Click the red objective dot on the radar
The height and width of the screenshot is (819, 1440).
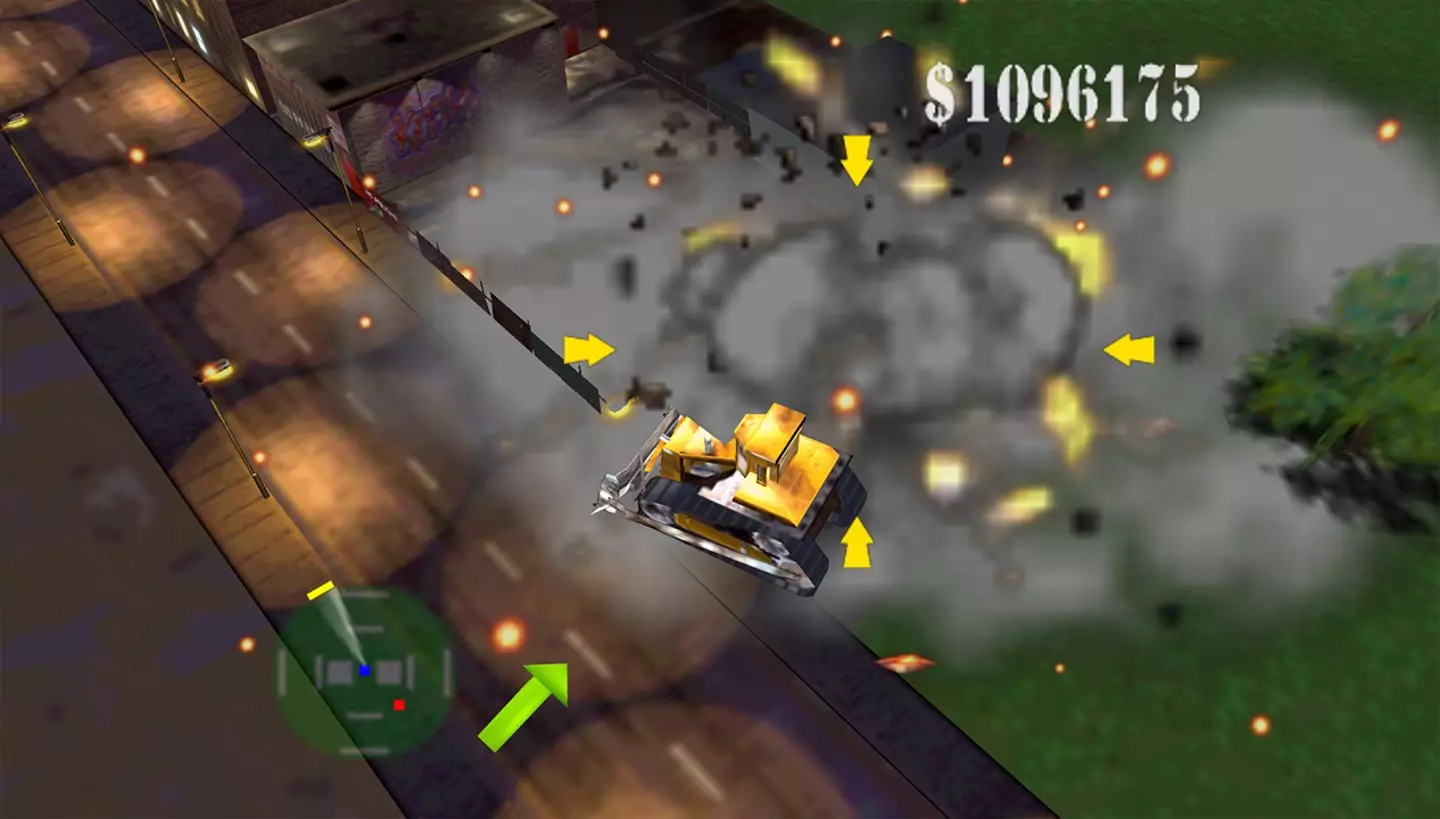pyautogui.click(x=399, y=705)
